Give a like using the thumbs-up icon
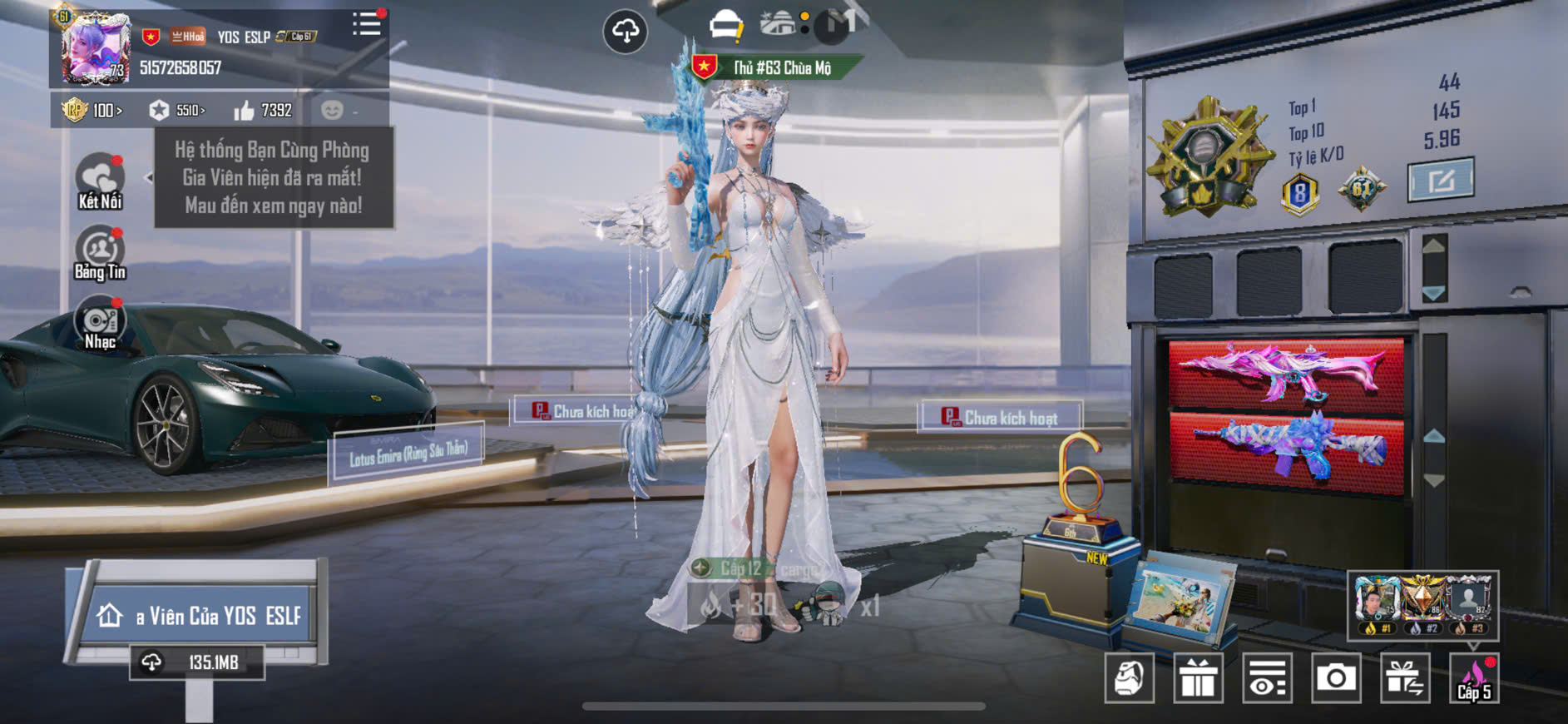1568x724 pixels. click(x=245, y=111)
